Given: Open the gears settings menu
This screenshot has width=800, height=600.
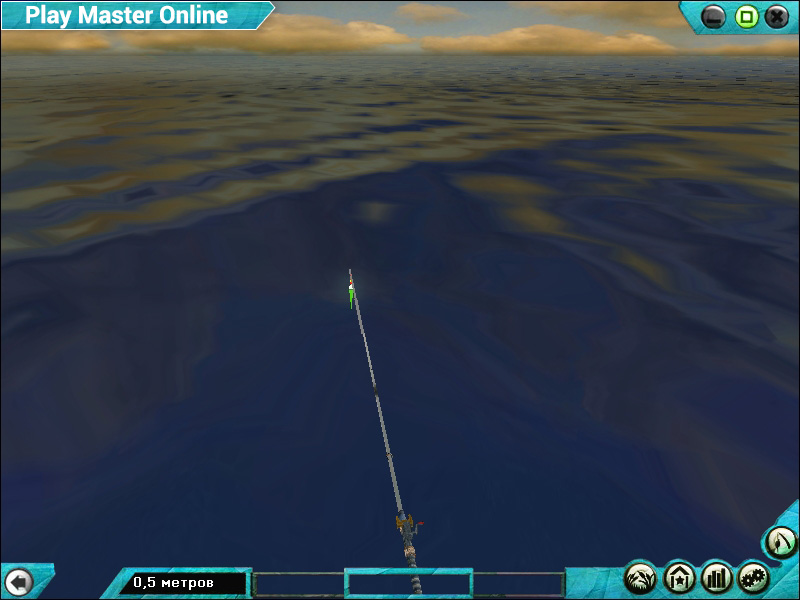Looking at the screenshot, I should point(754,577).
